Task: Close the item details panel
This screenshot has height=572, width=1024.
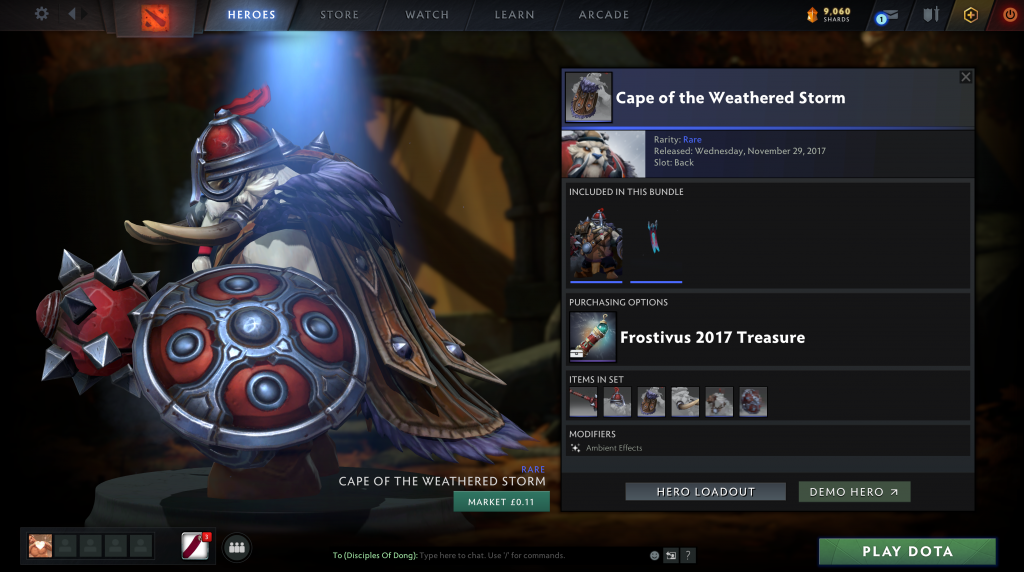Action: click(965, 77)
